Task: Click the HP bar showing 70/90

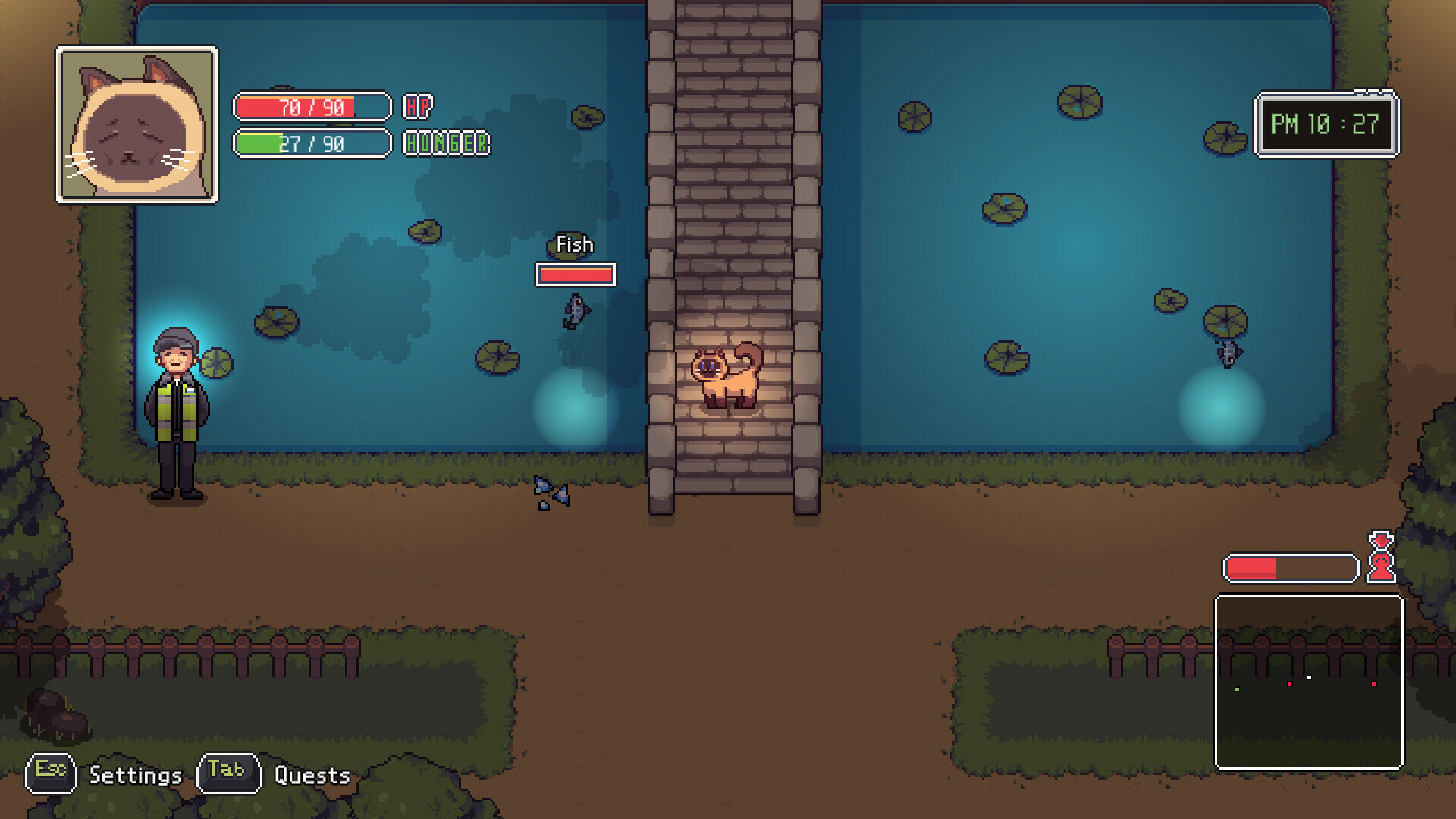Action: (311, 106)
